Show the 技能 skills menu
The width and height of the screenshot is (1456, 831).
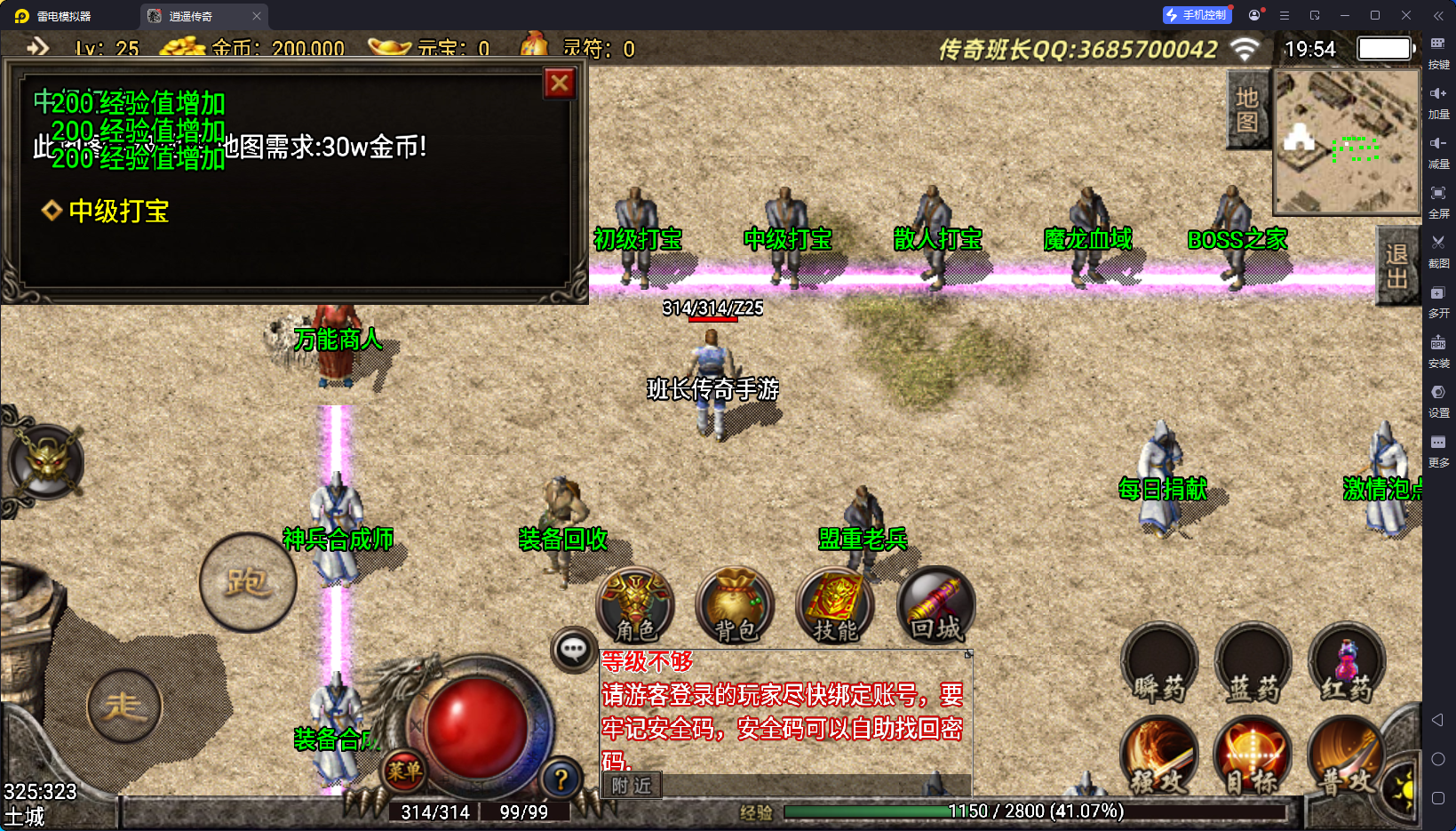(835, 606)
